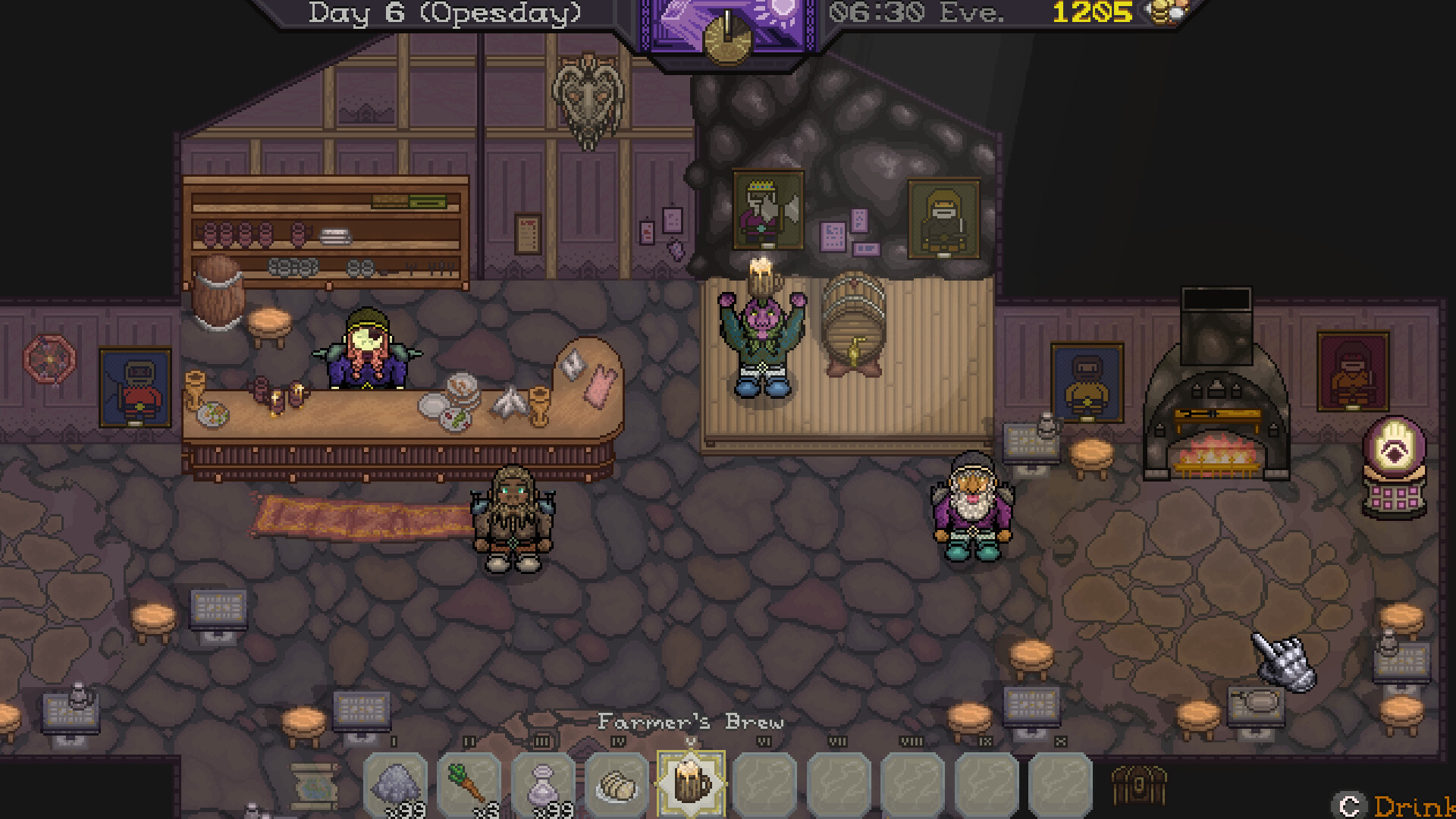
Task: Select the bottle item in hotbar slot III
Action: tap(542, 783)
